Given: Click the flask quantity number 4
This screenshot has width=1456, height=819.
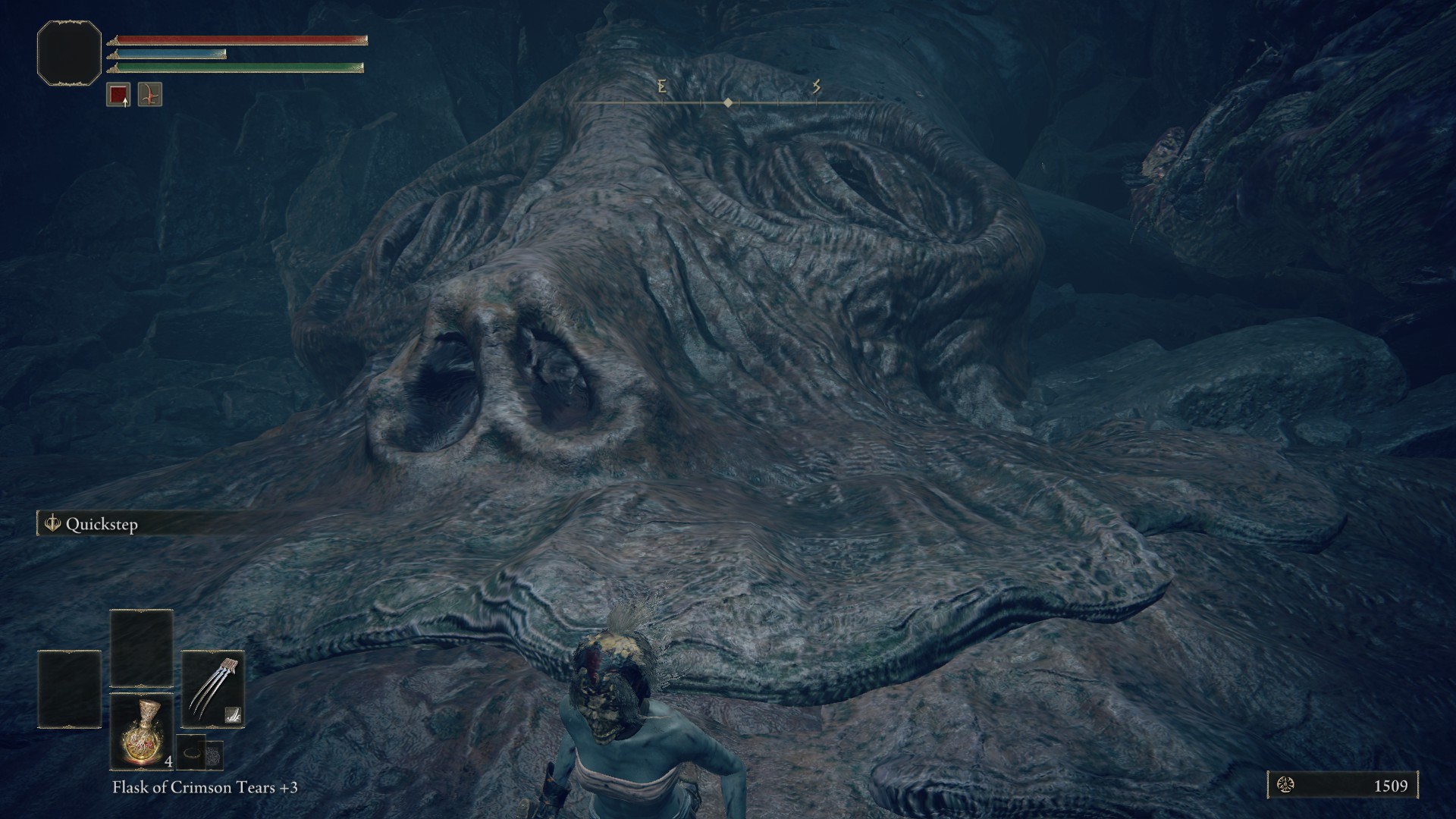Looking at the screenshot, I should 169,762.
